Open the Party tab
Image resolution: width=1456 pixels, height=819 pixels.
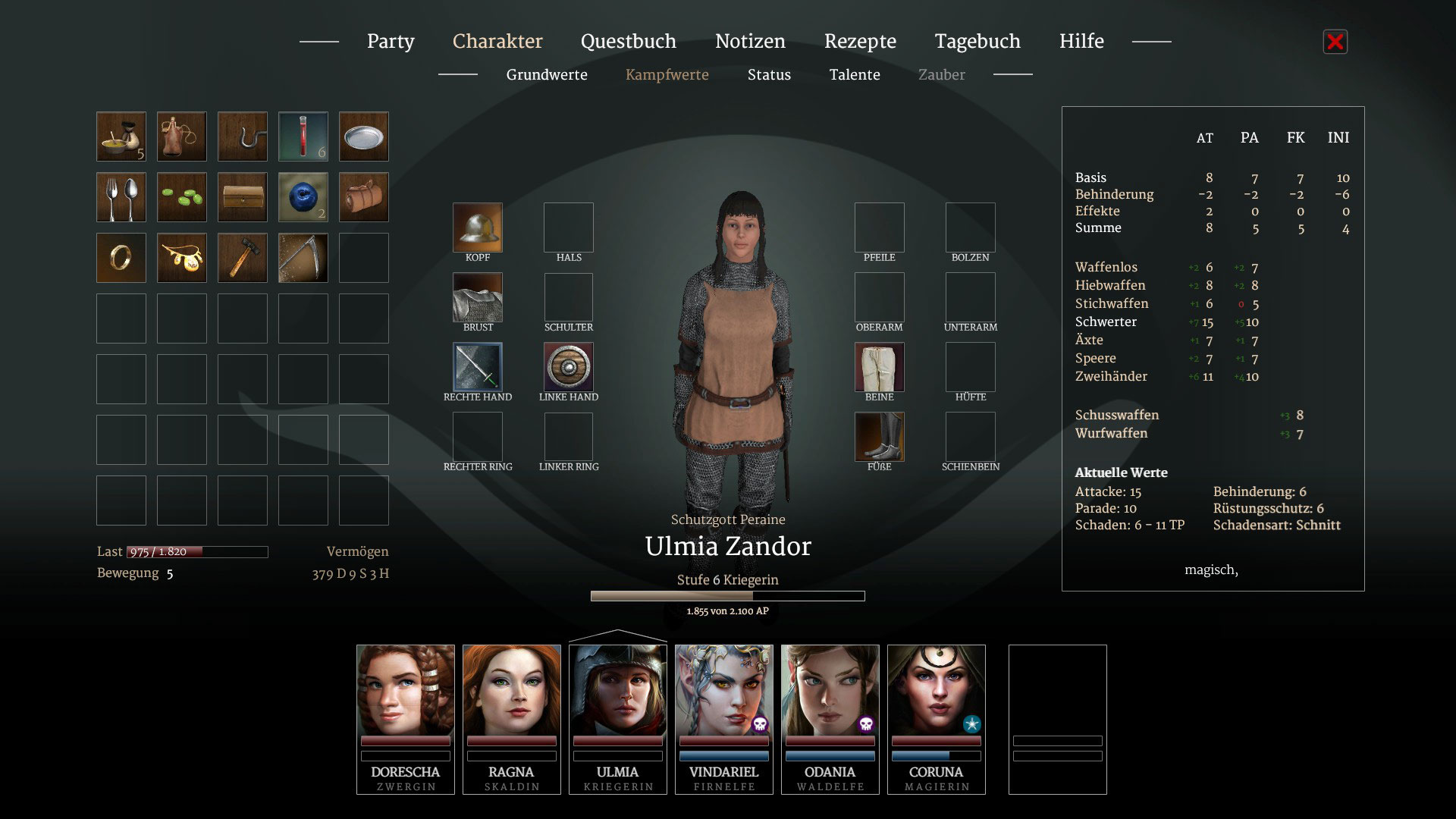click(x=391, y=42)
